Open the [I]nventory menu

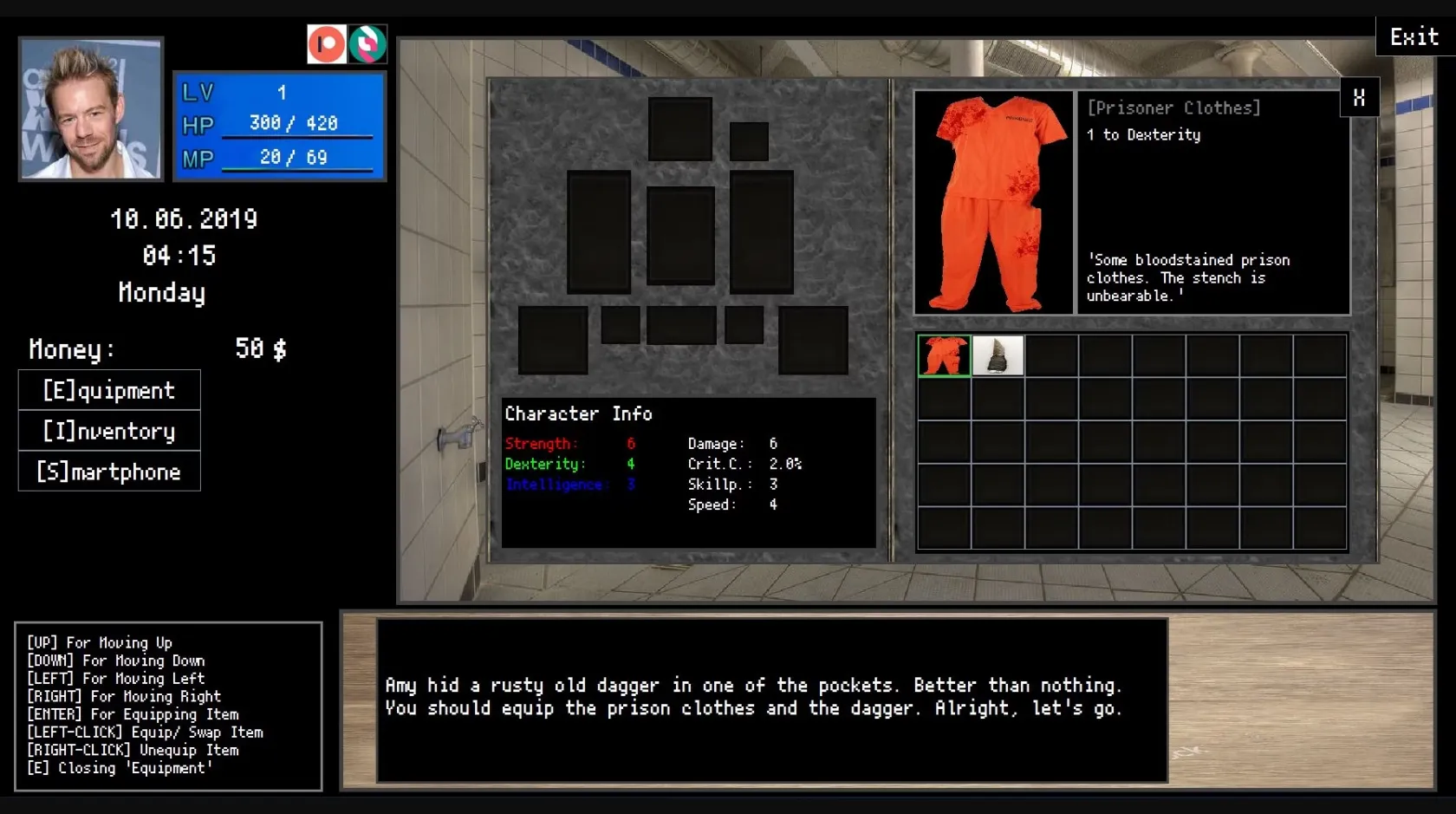[108, 431]
